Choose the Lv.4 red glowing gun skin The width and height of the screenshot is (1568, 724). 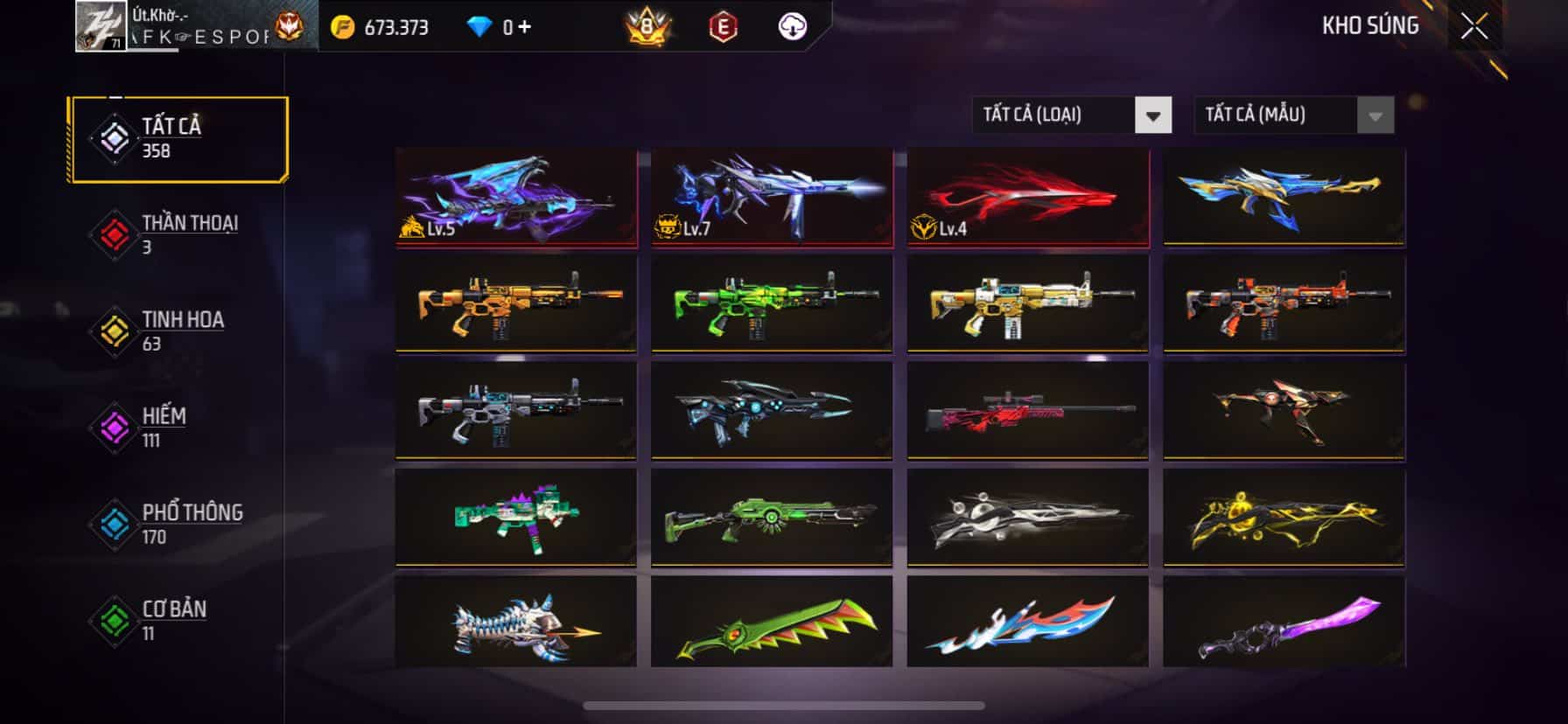(x=1027, y=196)
